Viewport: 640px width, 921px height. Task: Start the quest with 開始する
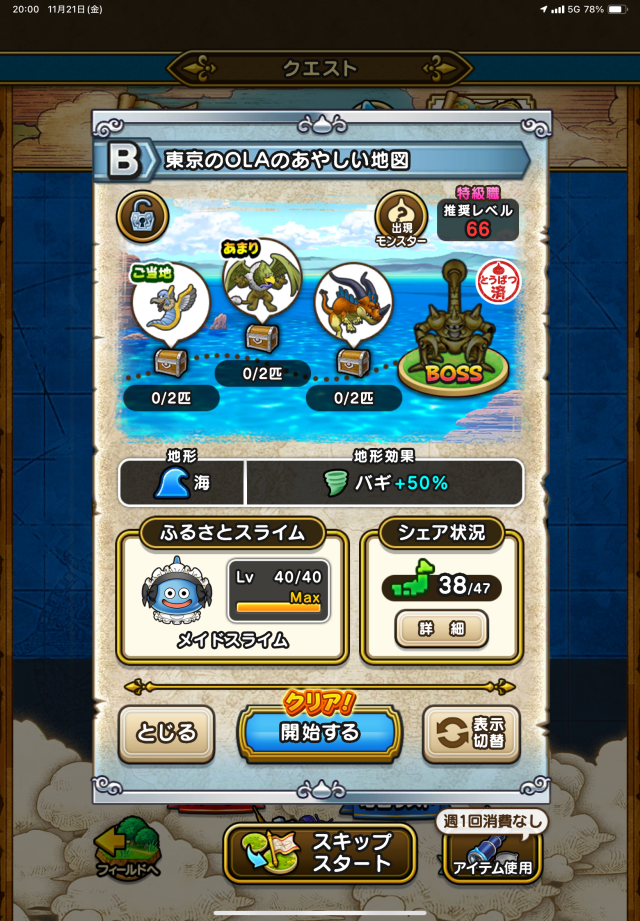pyautogui.click(x=319, y=733)
